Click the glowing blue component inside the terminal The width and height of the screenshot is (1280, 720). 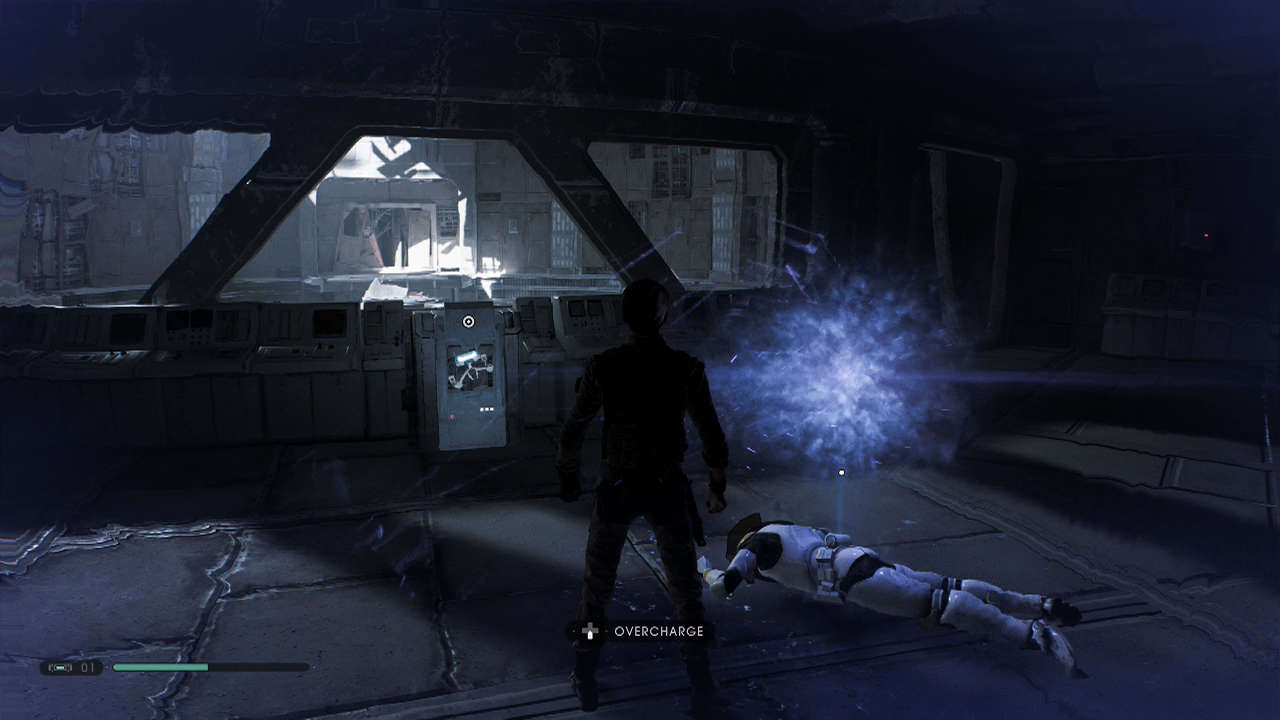pyautogui.click(x=468, y=357)
